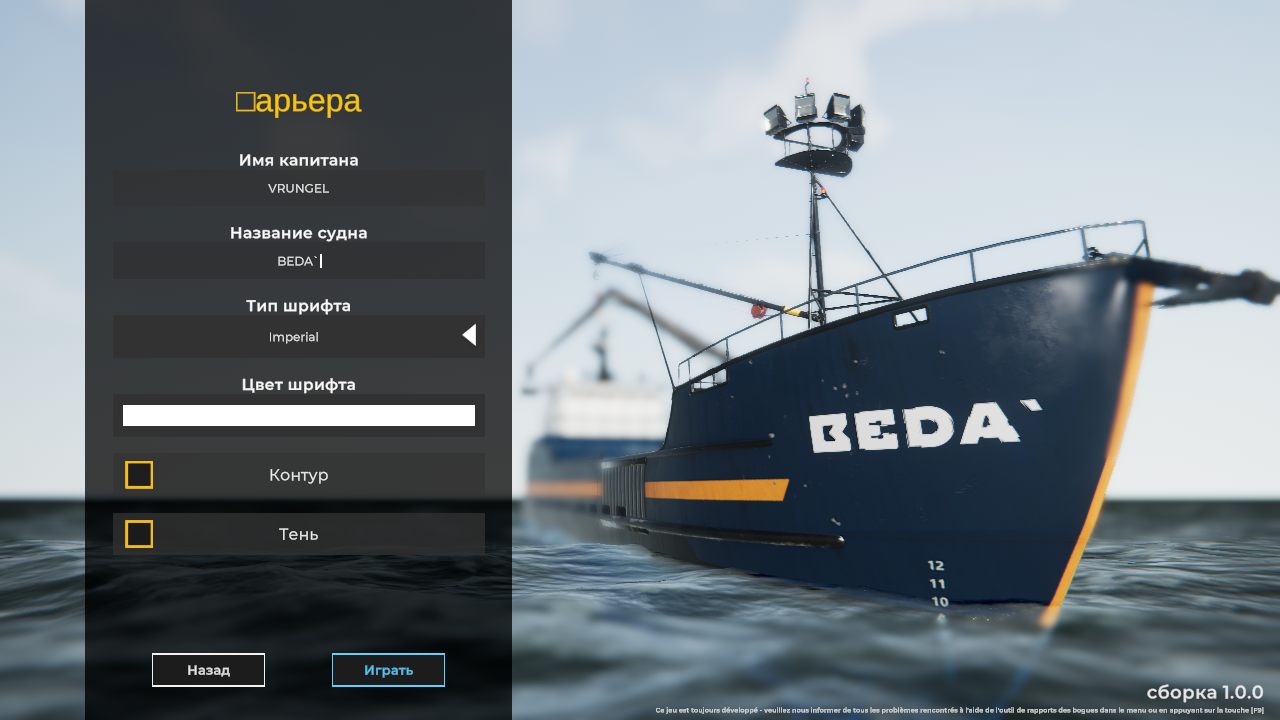Start the career with Играть
The height and width of the screenshot is (720, 1280).
click(388, 670)
